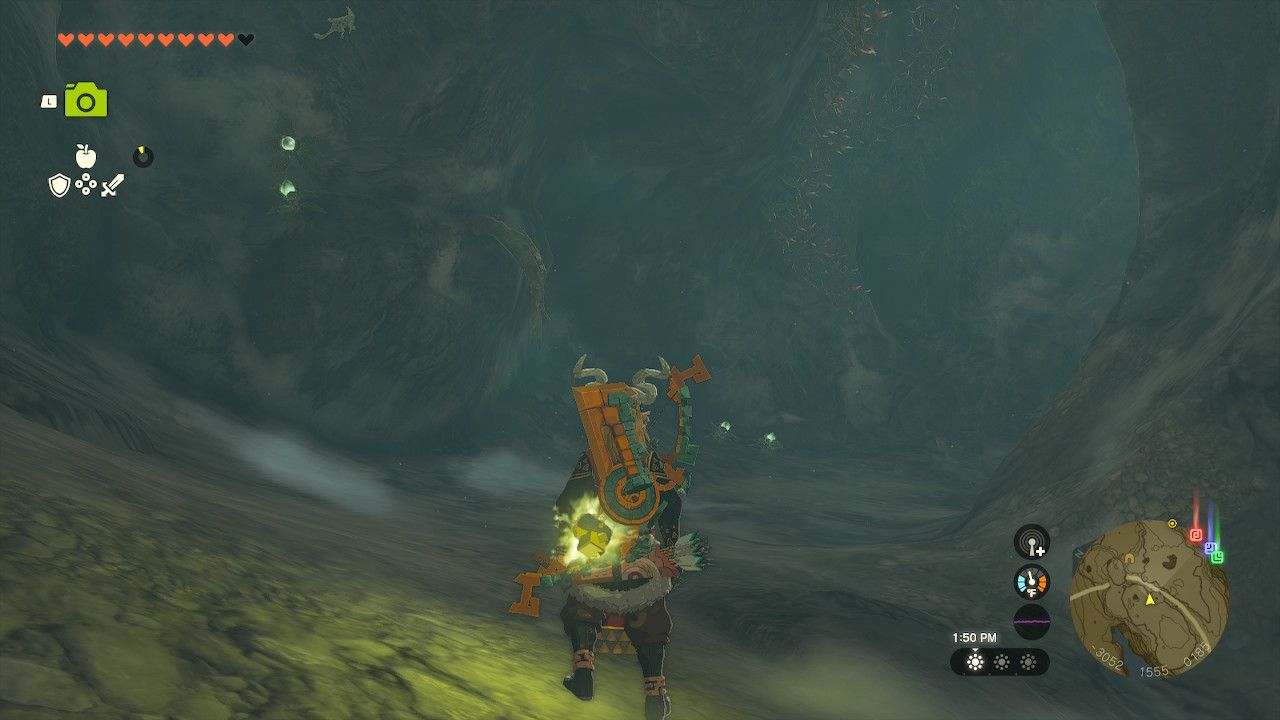The image size is (1280, 720).
Task: Click the D-pad indicator icon
Action: coord(86,184)
